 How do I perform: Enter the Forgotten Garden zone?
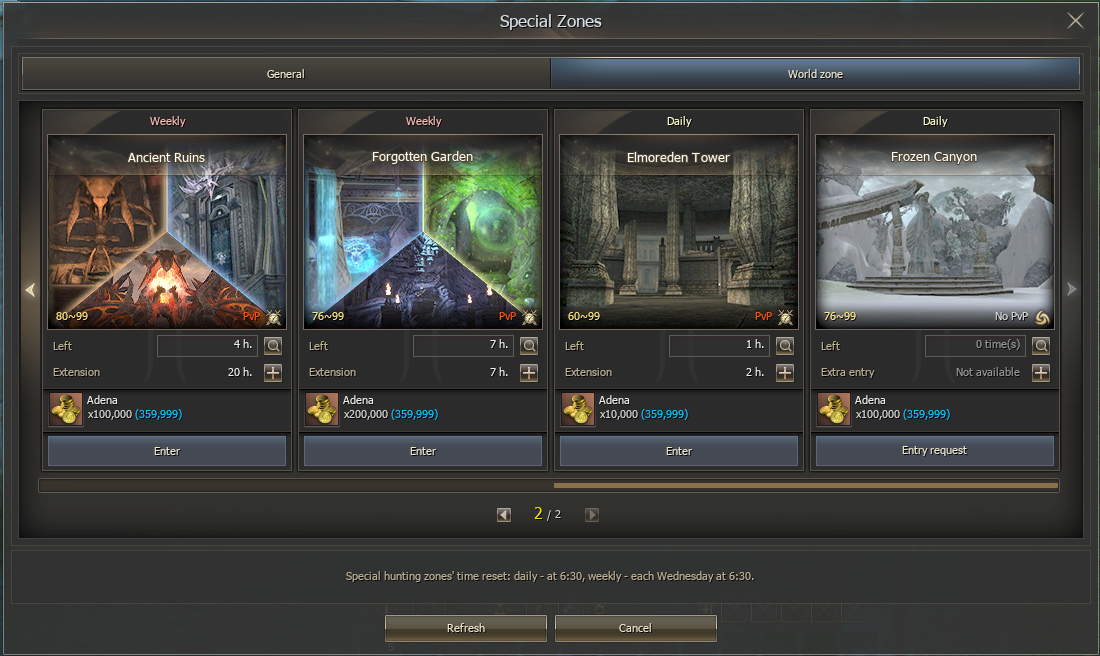tap(423, 451)
